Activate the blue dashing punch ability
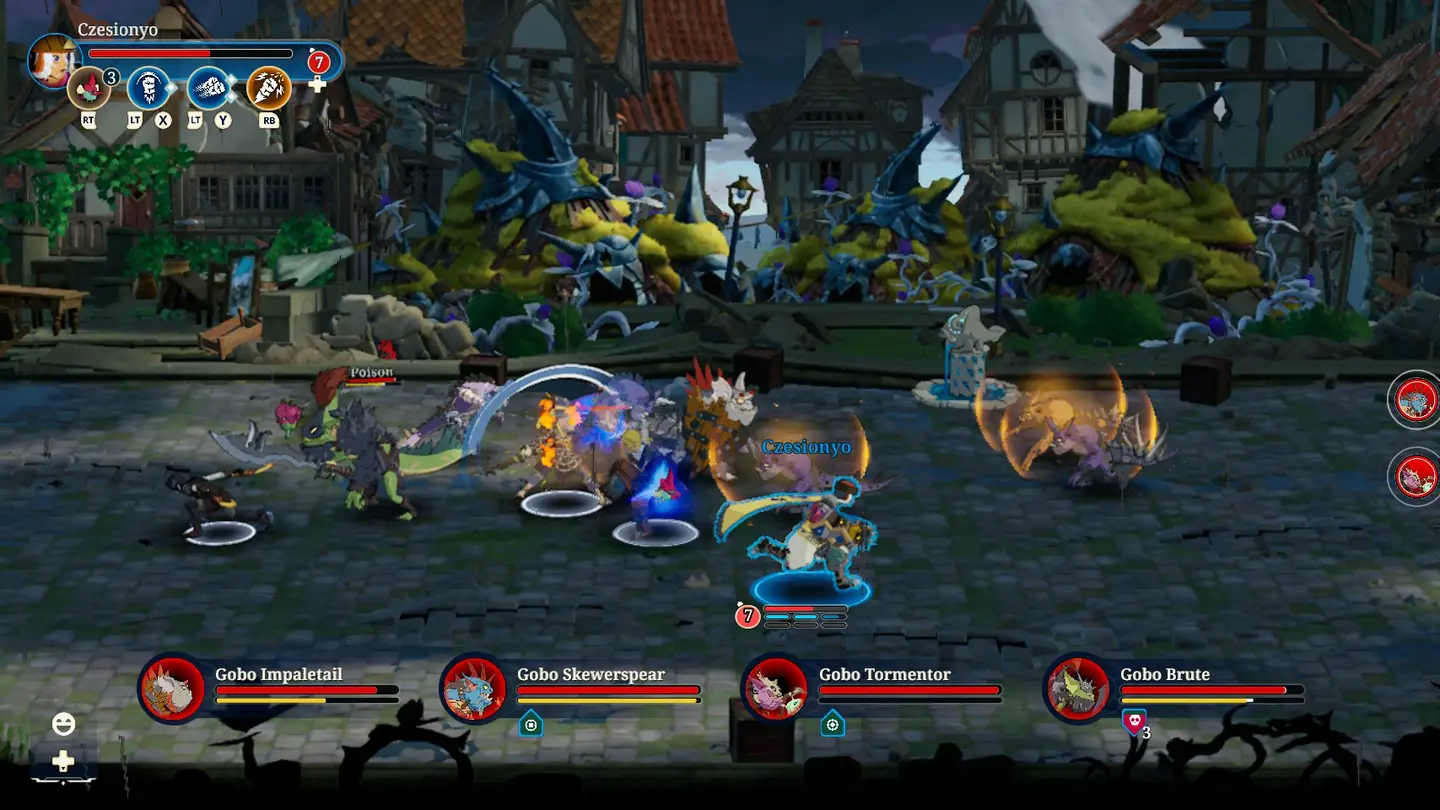The height and width of the screenshot is (810, 1440). point(209,88)
